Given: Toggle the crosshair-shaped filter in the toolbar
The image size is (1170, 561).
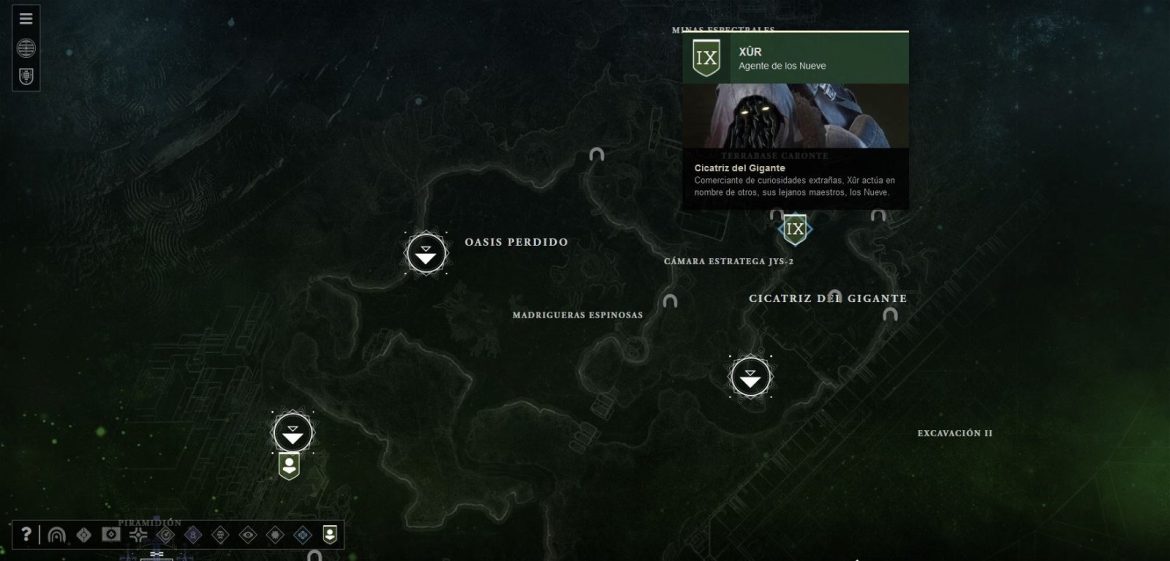Looking at the screenshot, I should (x=138, y=535).
